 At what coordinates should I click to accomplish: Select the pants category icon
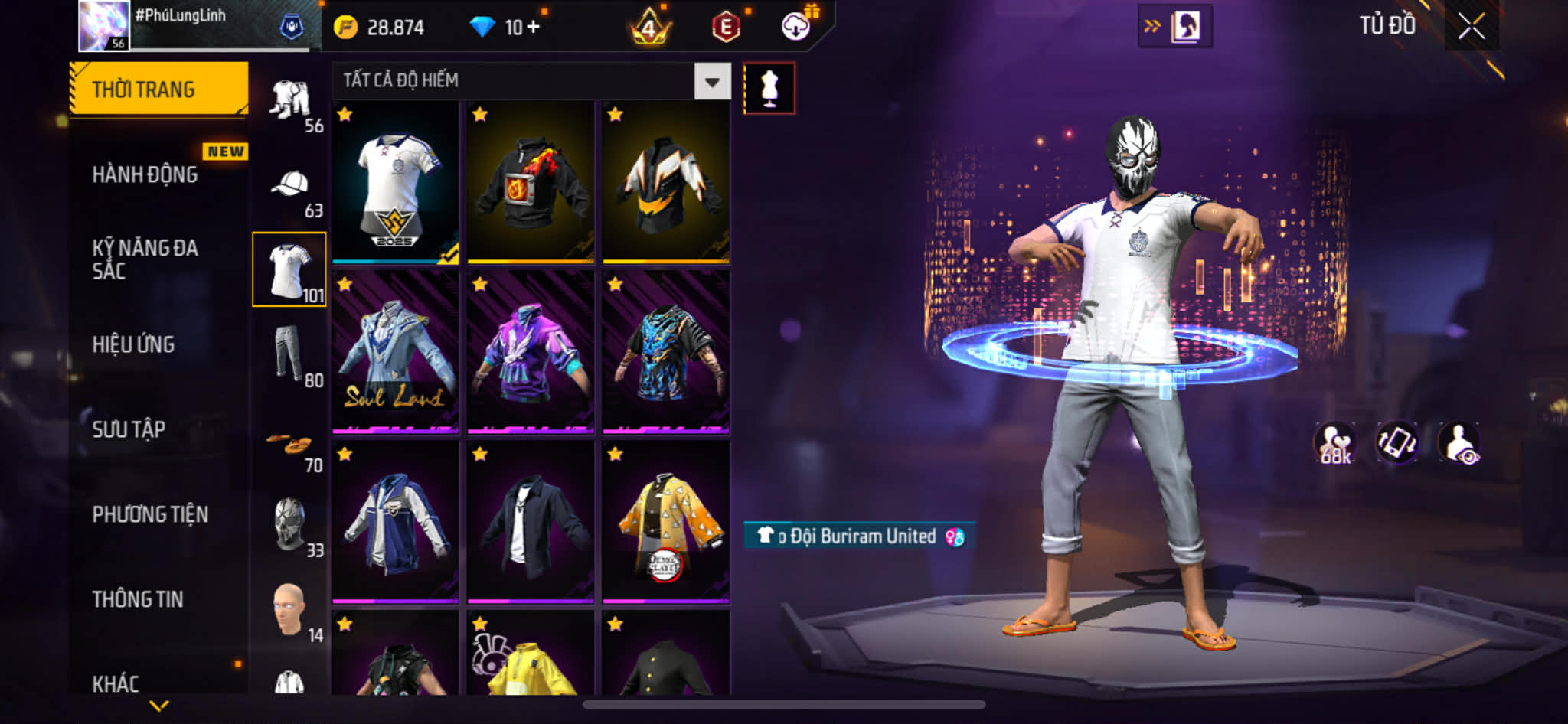289,354
